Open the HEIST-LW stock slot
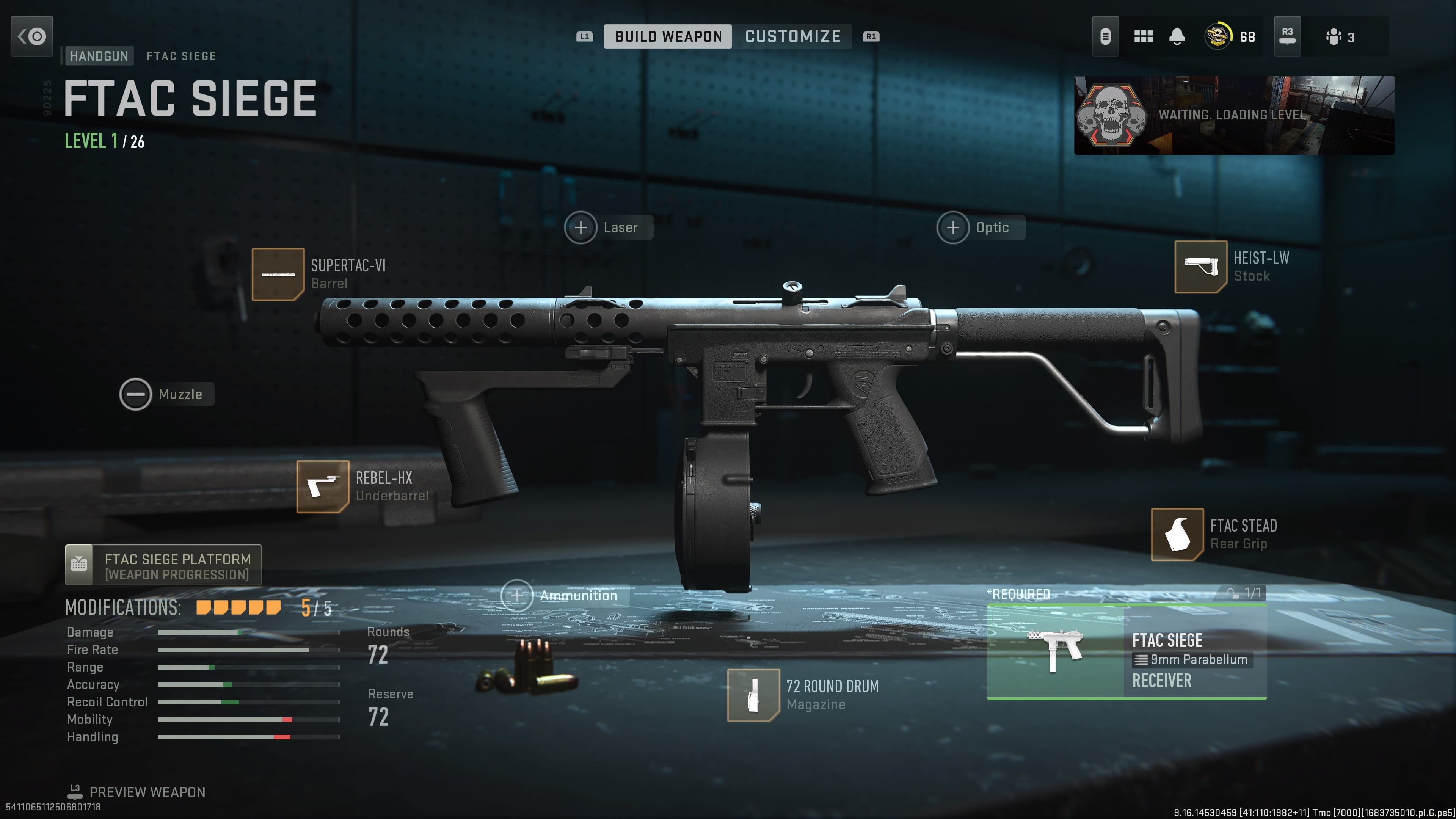Image resolution: width=1456 pixels, height=819 pixels. [1200, 267]
